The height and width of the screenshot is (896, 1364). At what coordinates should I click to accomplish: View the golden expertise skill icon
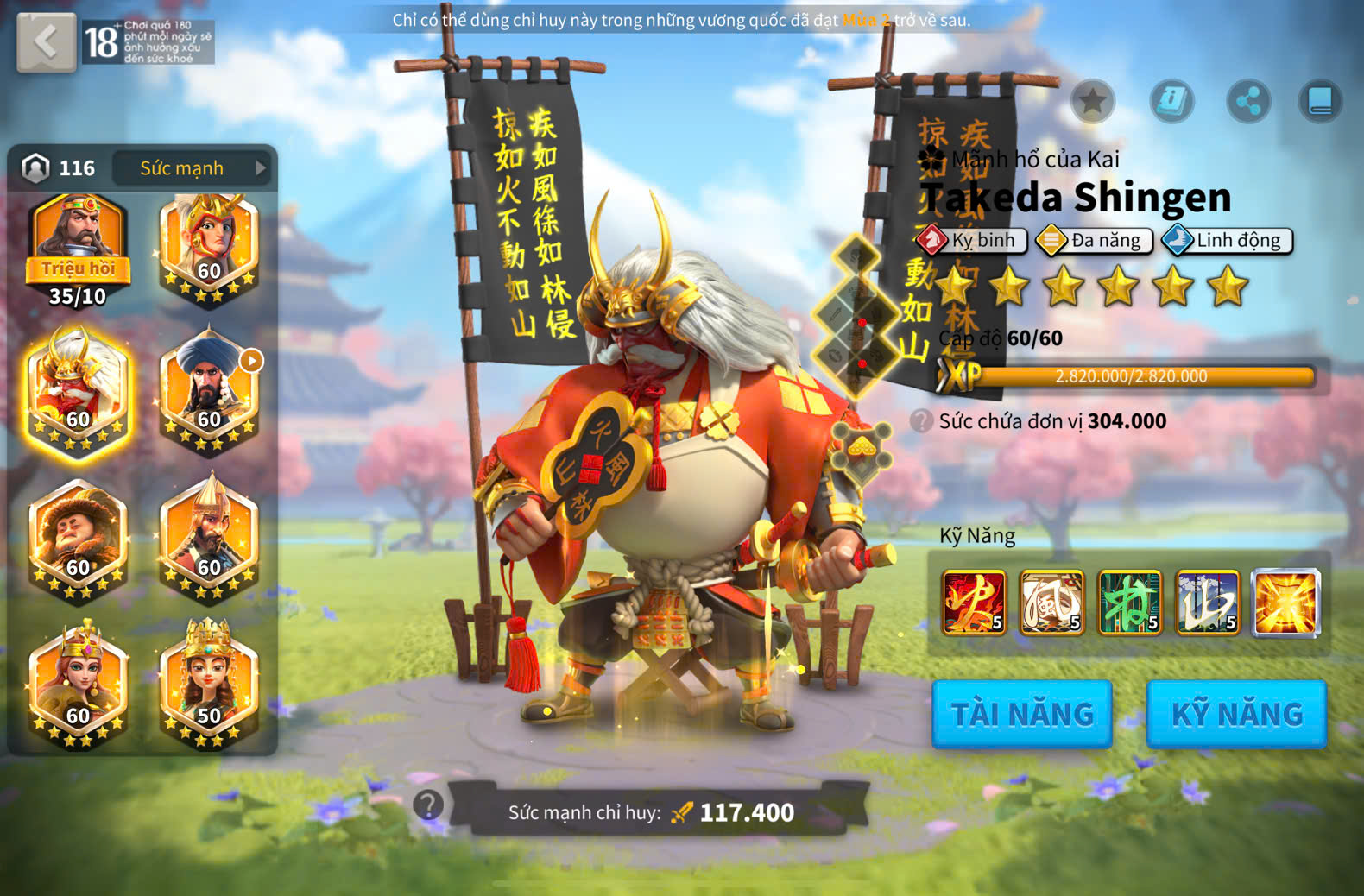1286,603
